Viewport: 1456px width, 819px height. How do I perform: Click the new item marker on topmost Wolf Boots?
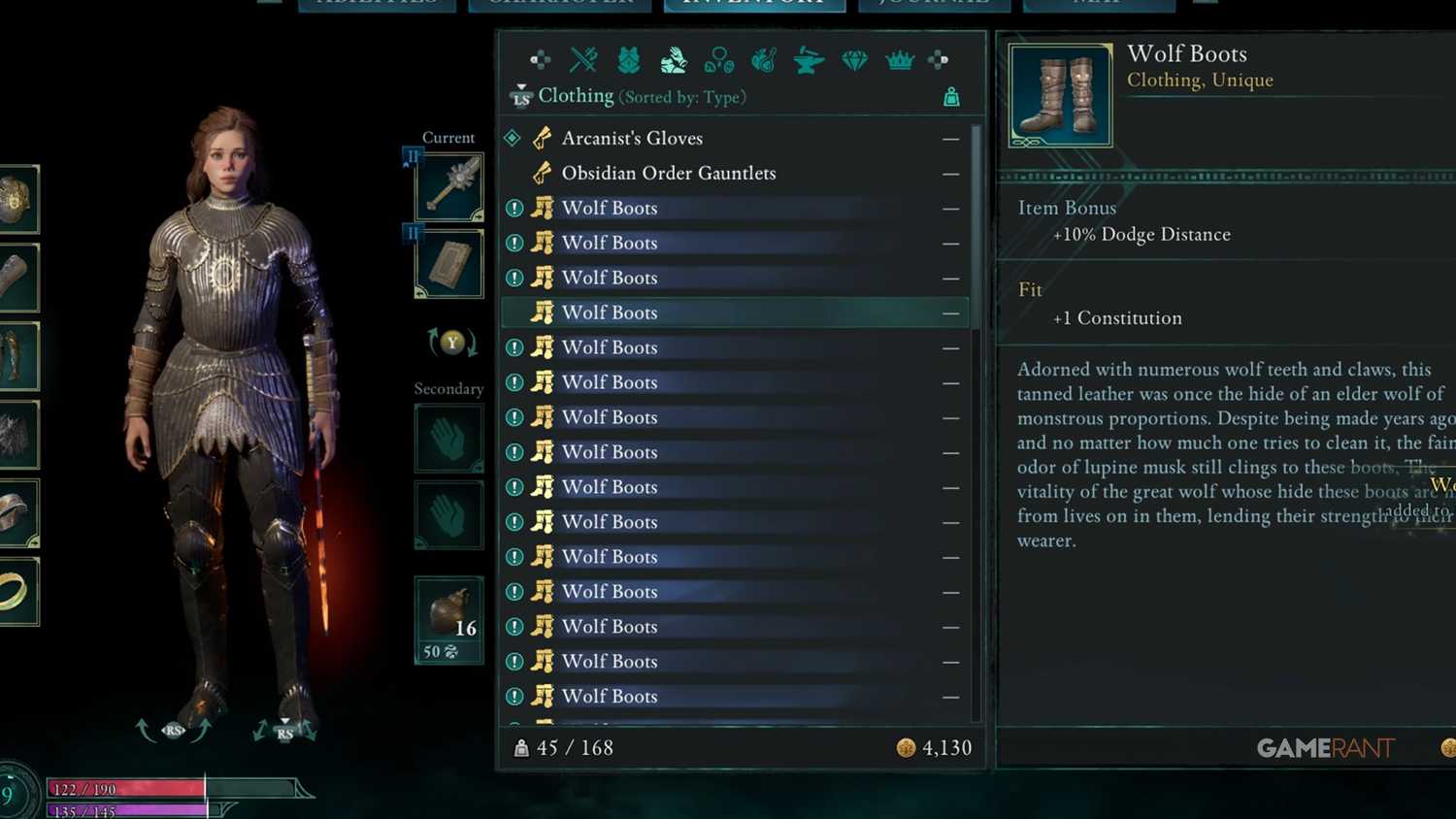click(x=515, y=208)
